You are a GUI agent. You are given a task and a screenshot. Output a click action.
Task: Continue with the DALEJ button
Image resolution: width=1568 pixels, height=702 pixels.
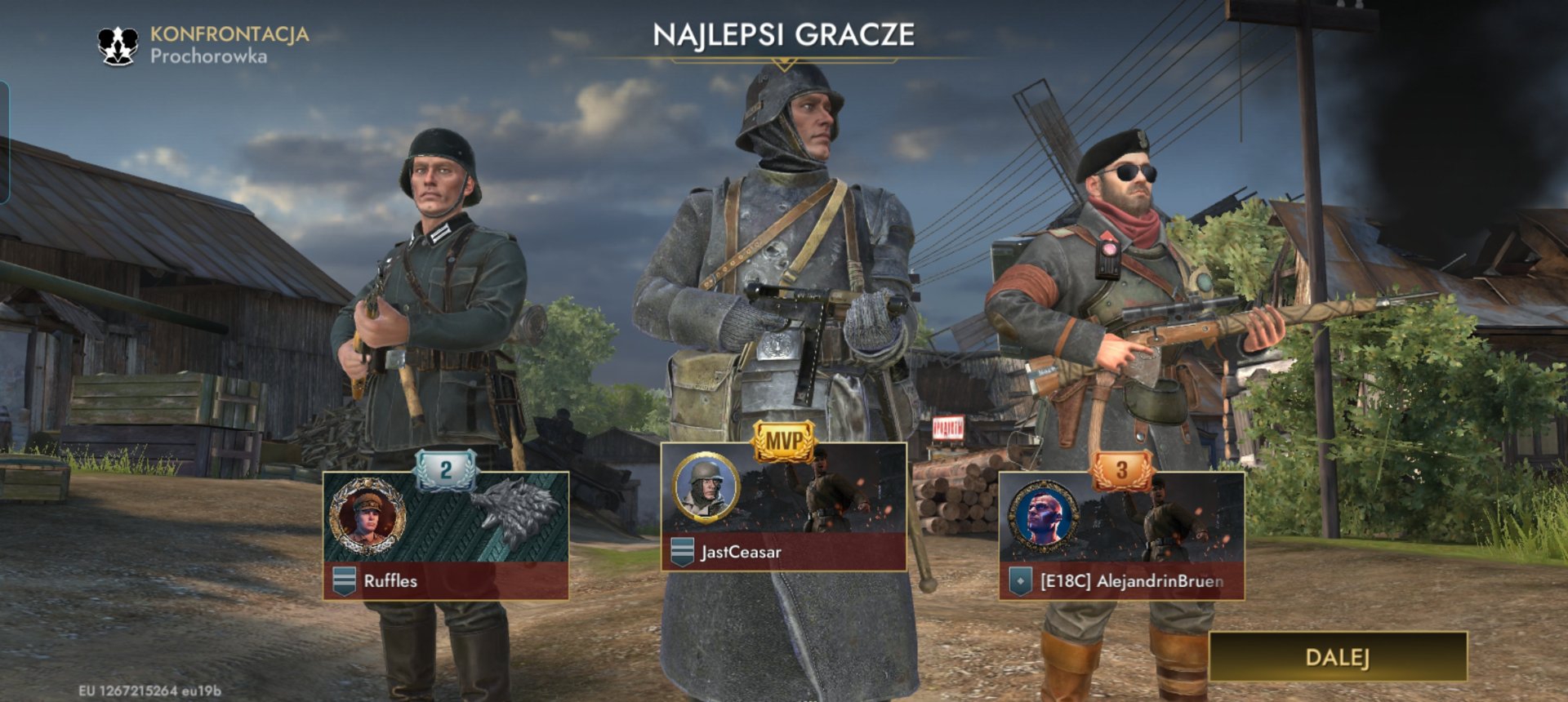click(1338, 657)
